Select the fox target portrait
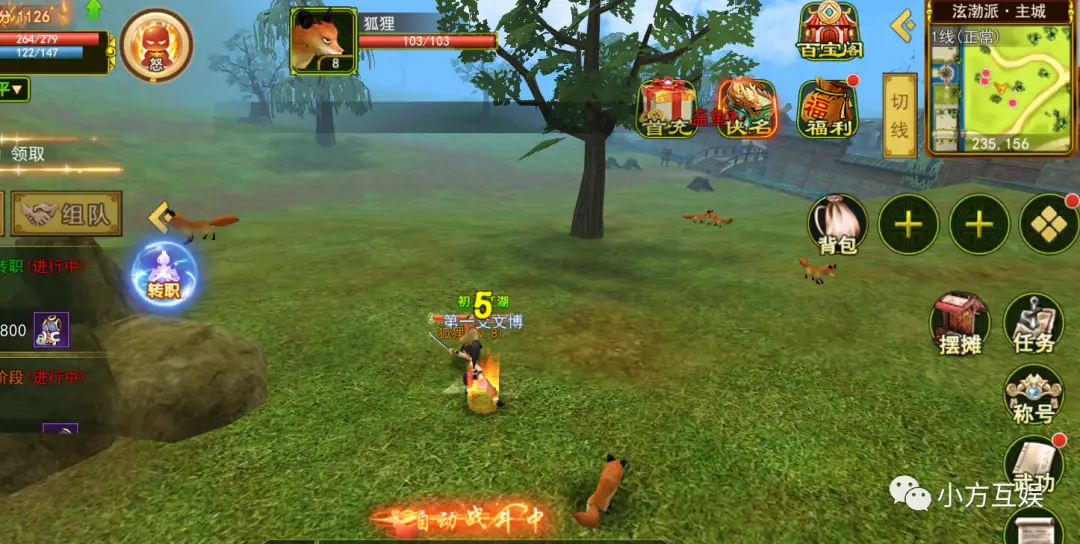 coord(323,41)
